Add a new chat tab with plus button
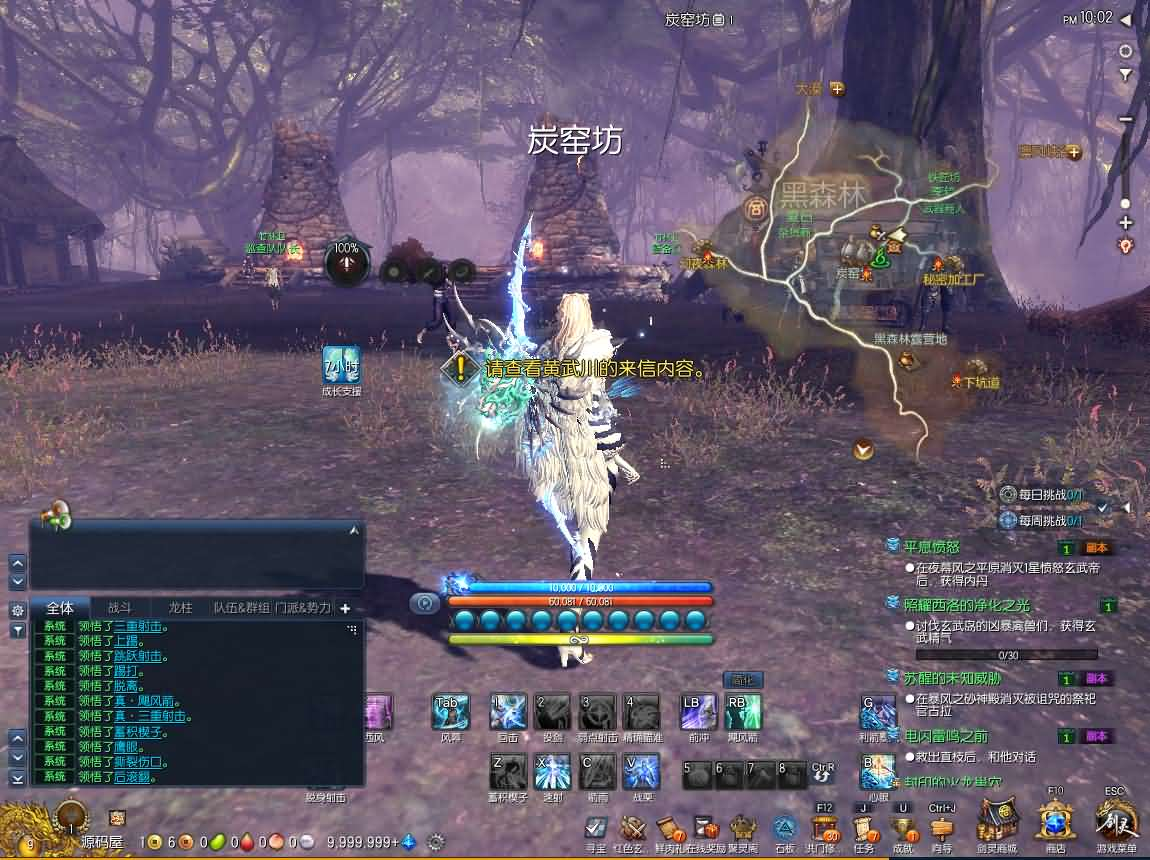The image size is (1150, 860). pos(345,607)
